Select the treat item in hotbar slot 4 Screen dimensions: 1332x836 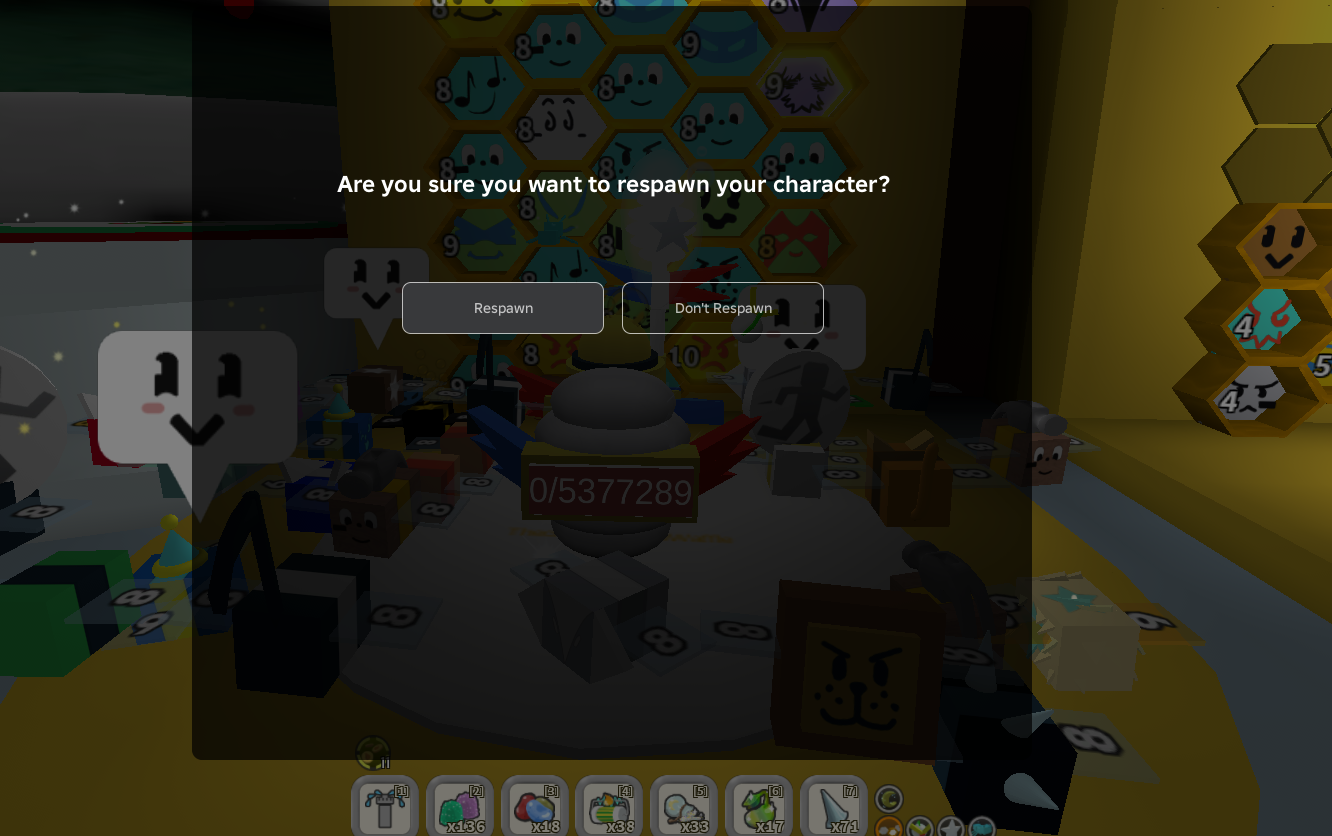pyautogui.click(x=609, y=808)
